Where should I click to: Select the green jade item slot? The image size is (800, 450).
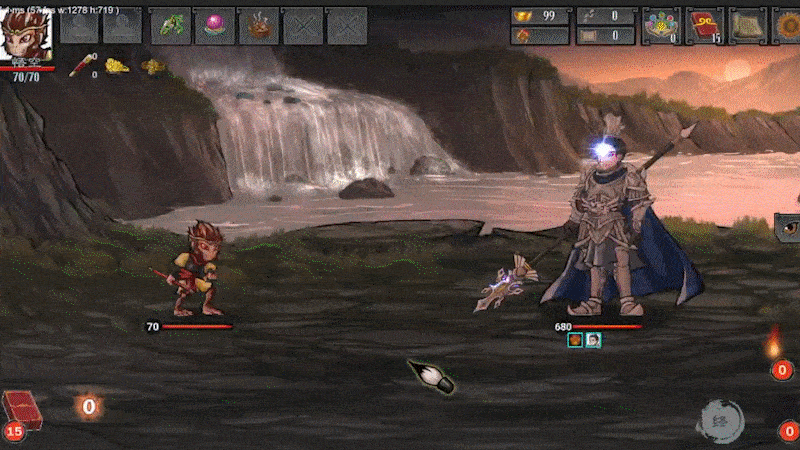(171, 25)
